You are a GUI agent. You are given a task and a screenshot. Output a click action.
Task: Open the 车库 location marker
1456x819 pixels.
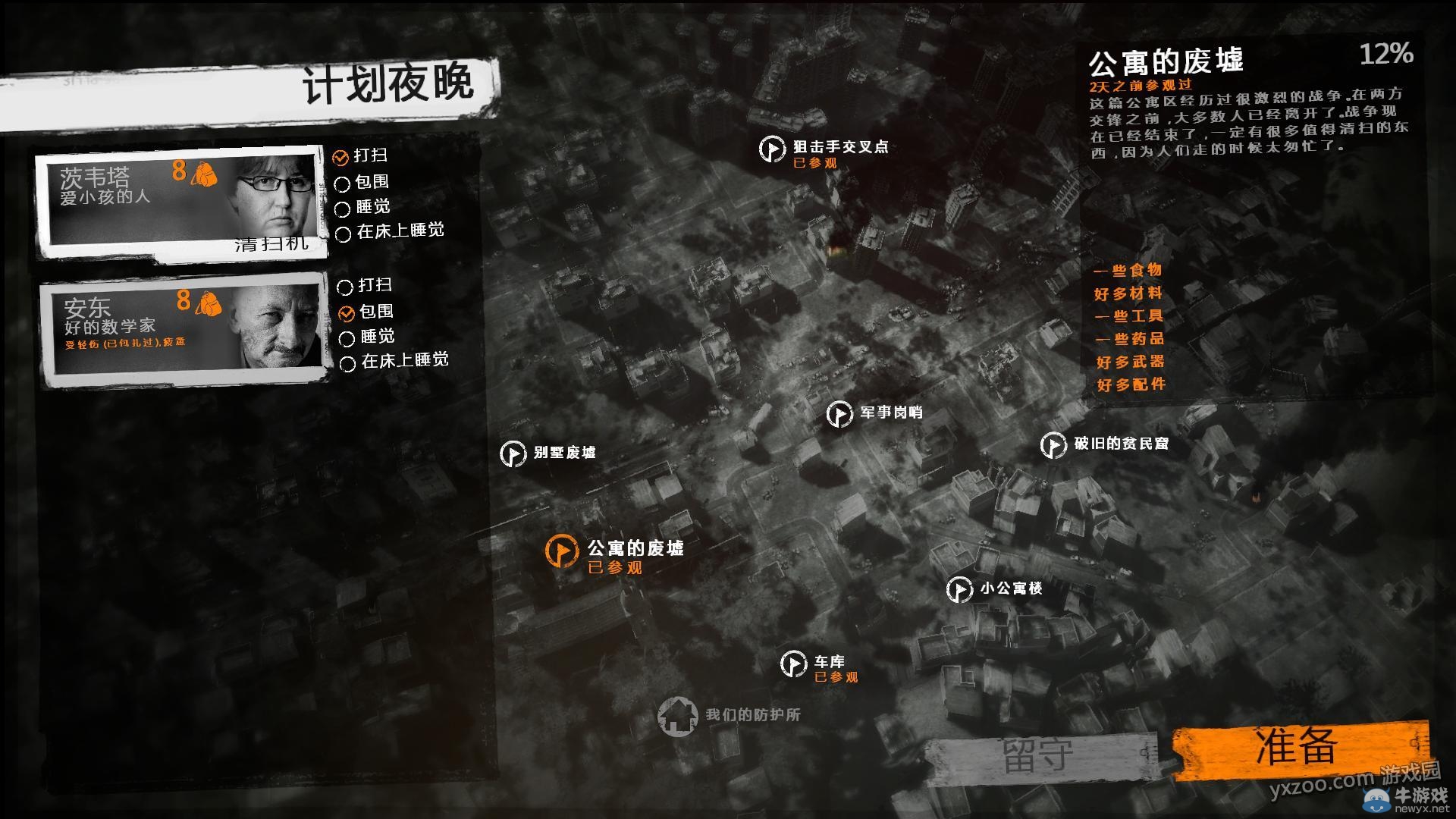click(794, 665)
